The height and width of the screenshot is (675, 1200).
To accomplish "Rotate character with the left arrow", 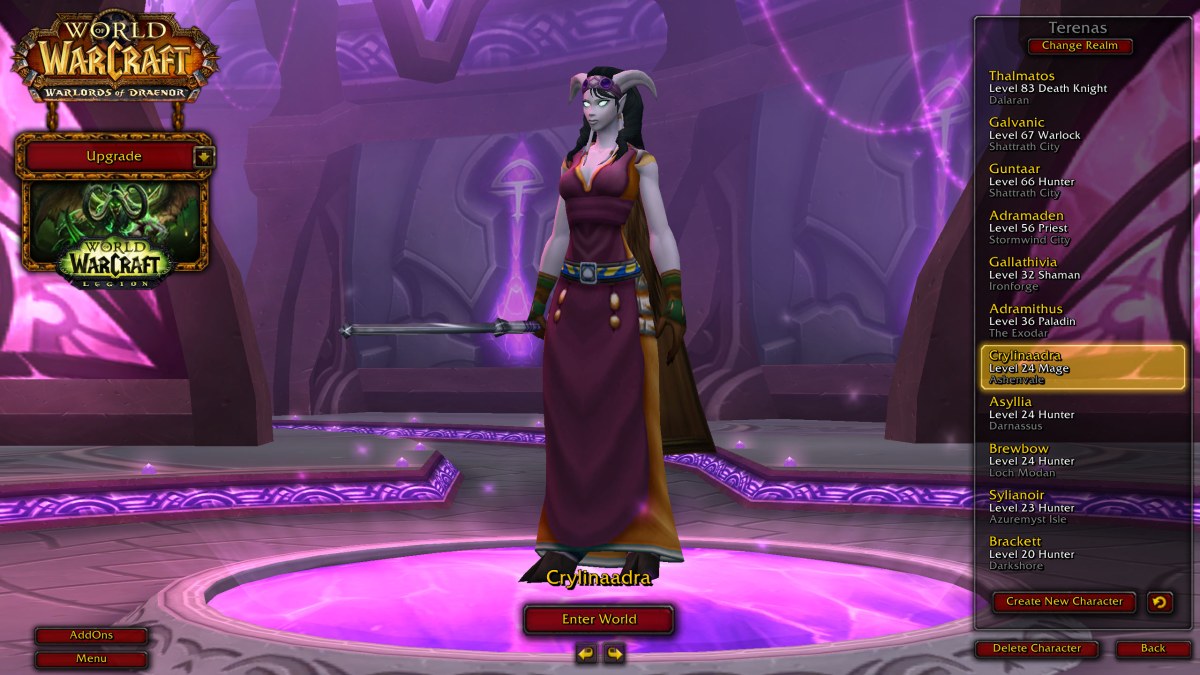I will coord(586,653).
